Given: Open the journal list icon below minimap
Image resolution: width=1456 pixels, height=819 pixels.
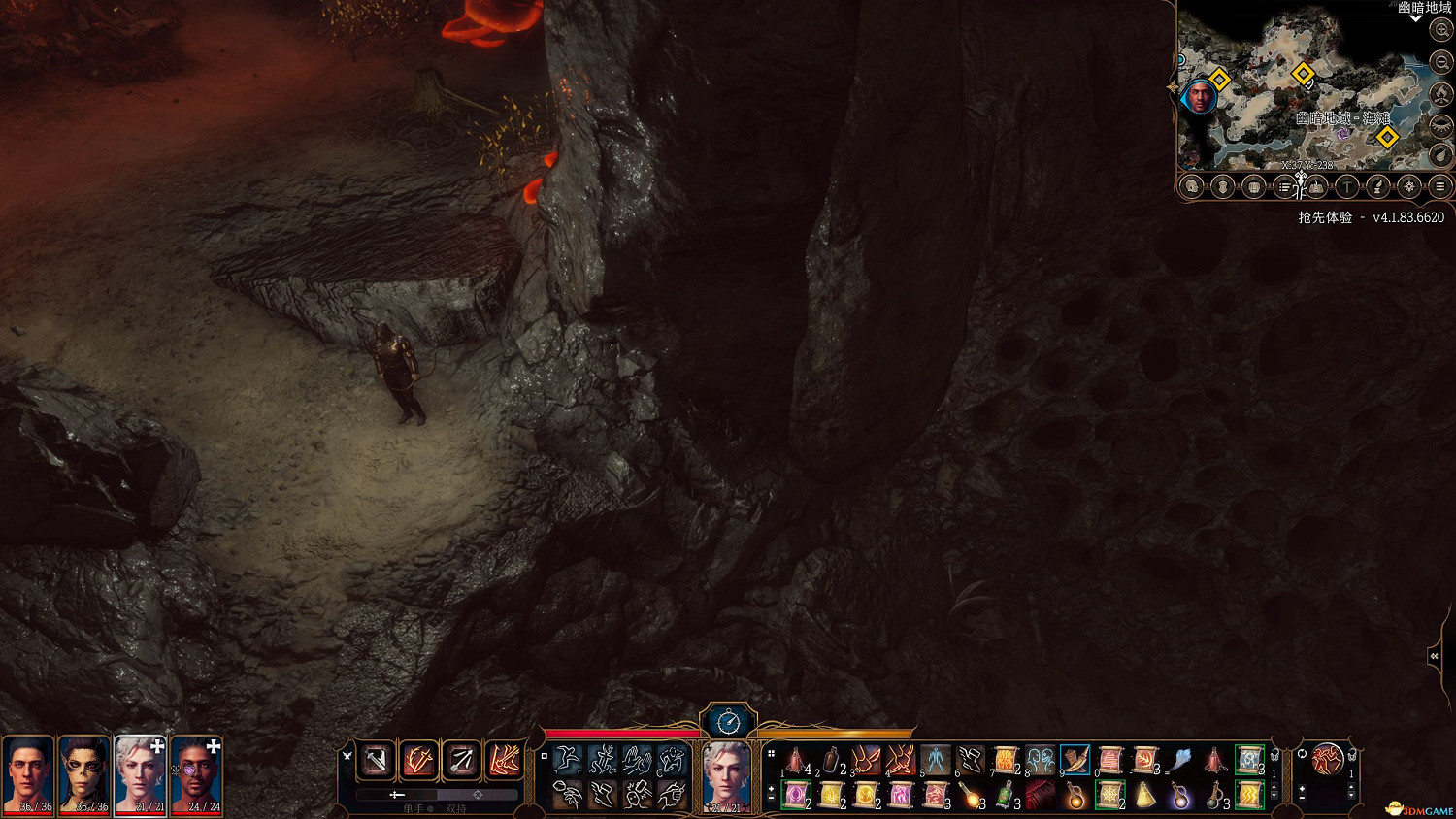Looking at the screenshot, I should (1284, 187).
